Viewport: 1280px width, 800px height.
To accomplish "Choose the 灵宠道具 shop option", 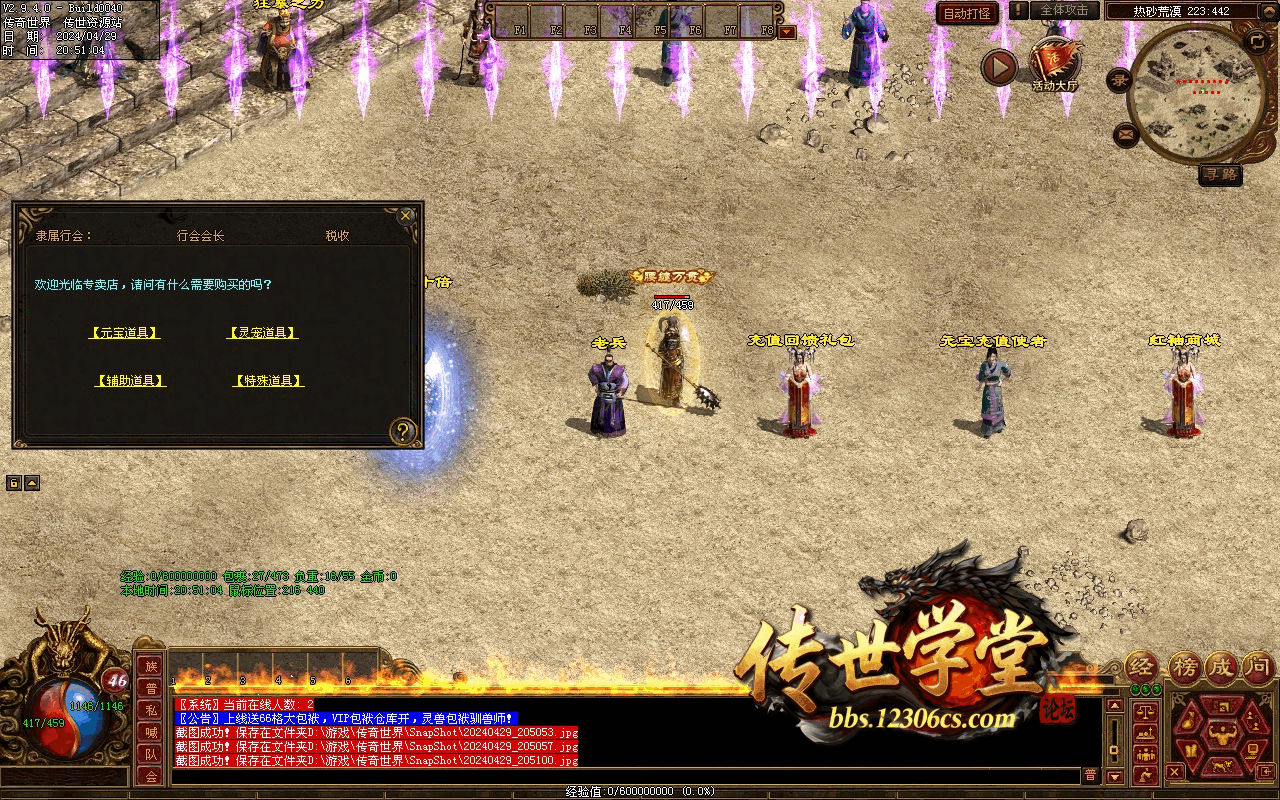I will (263, 333).
